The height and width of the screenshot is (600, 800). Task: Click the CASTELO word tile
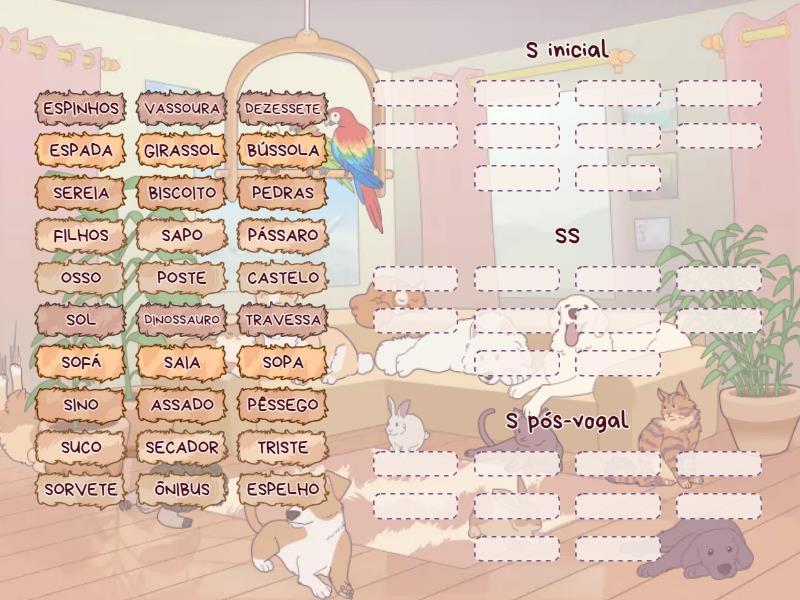pos(283,277)
